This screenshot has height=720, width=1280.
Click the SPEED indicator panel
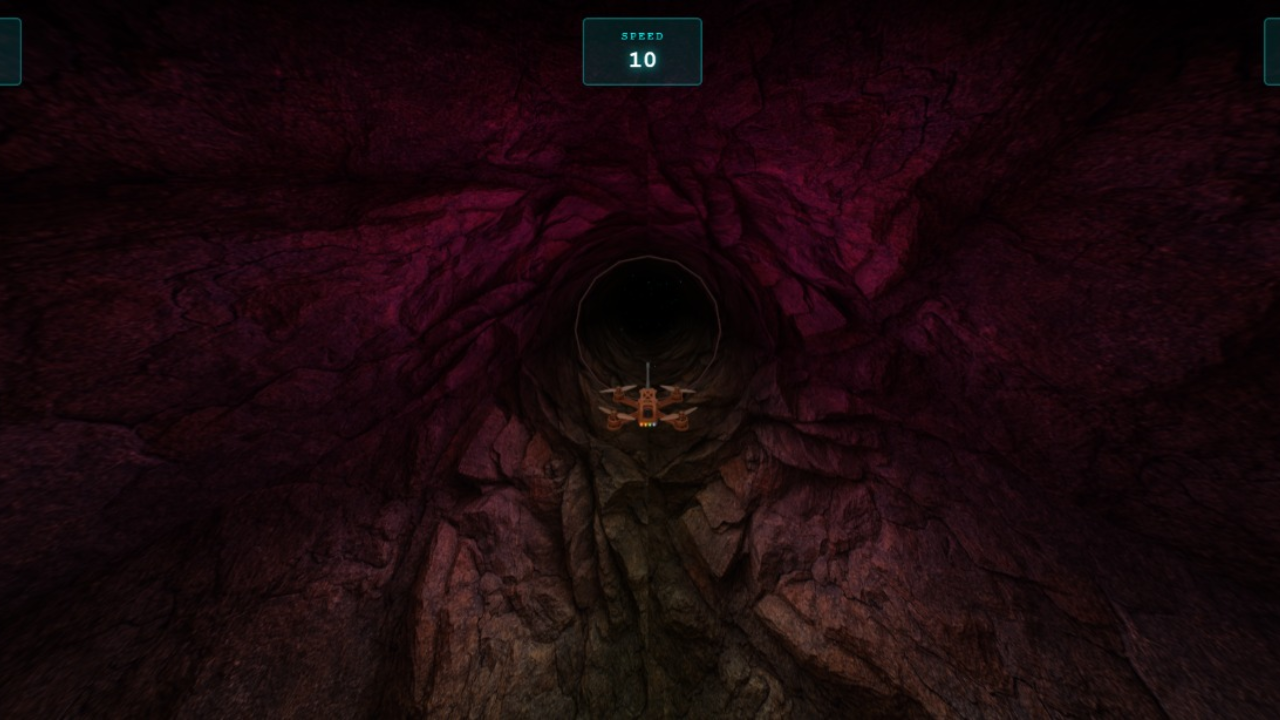642,50
